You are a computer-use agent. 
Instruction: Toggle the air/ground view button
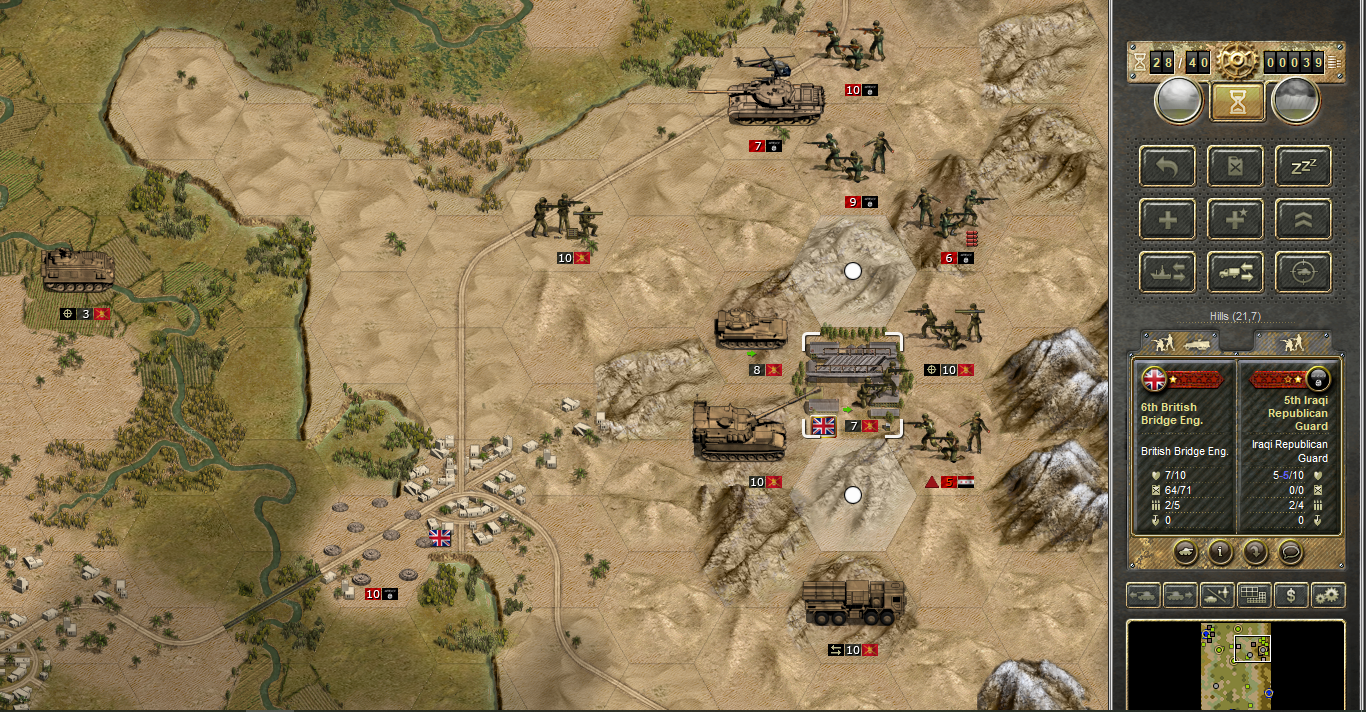[x=1217, y=596]
